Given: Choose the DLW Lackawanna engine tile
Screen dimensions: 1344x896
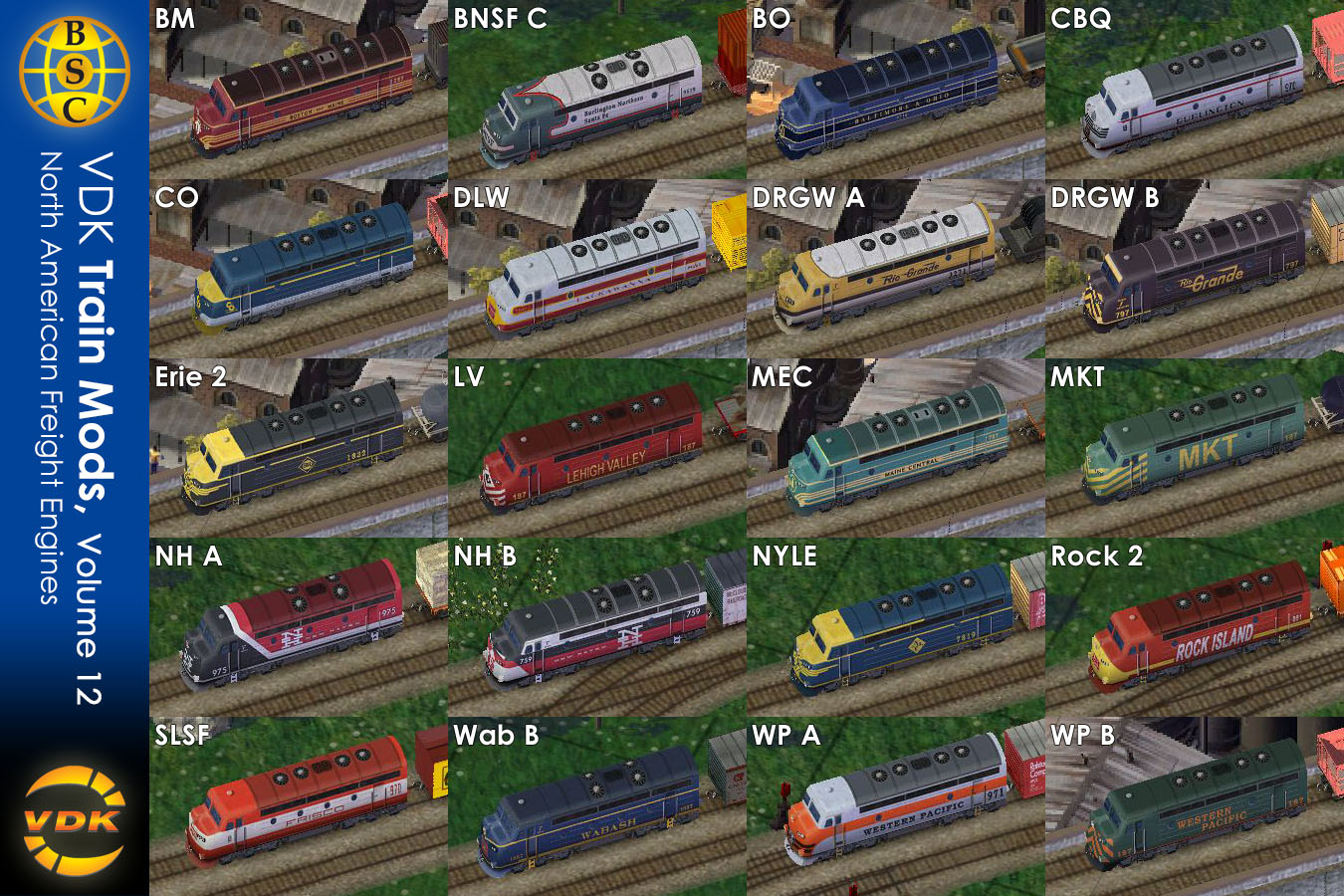Looking at the screenshot, I should (x=597, y=269).
